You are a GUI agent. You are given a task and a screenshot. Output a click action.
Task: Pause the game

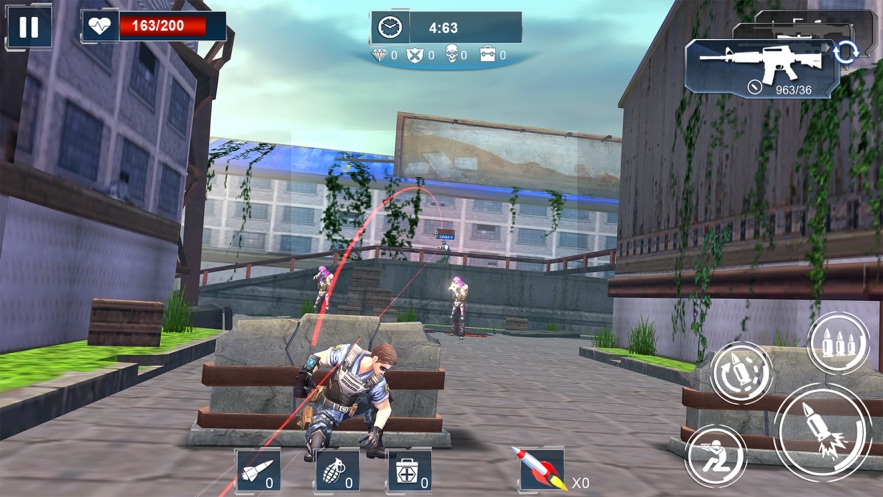click(x=29, y=27)
